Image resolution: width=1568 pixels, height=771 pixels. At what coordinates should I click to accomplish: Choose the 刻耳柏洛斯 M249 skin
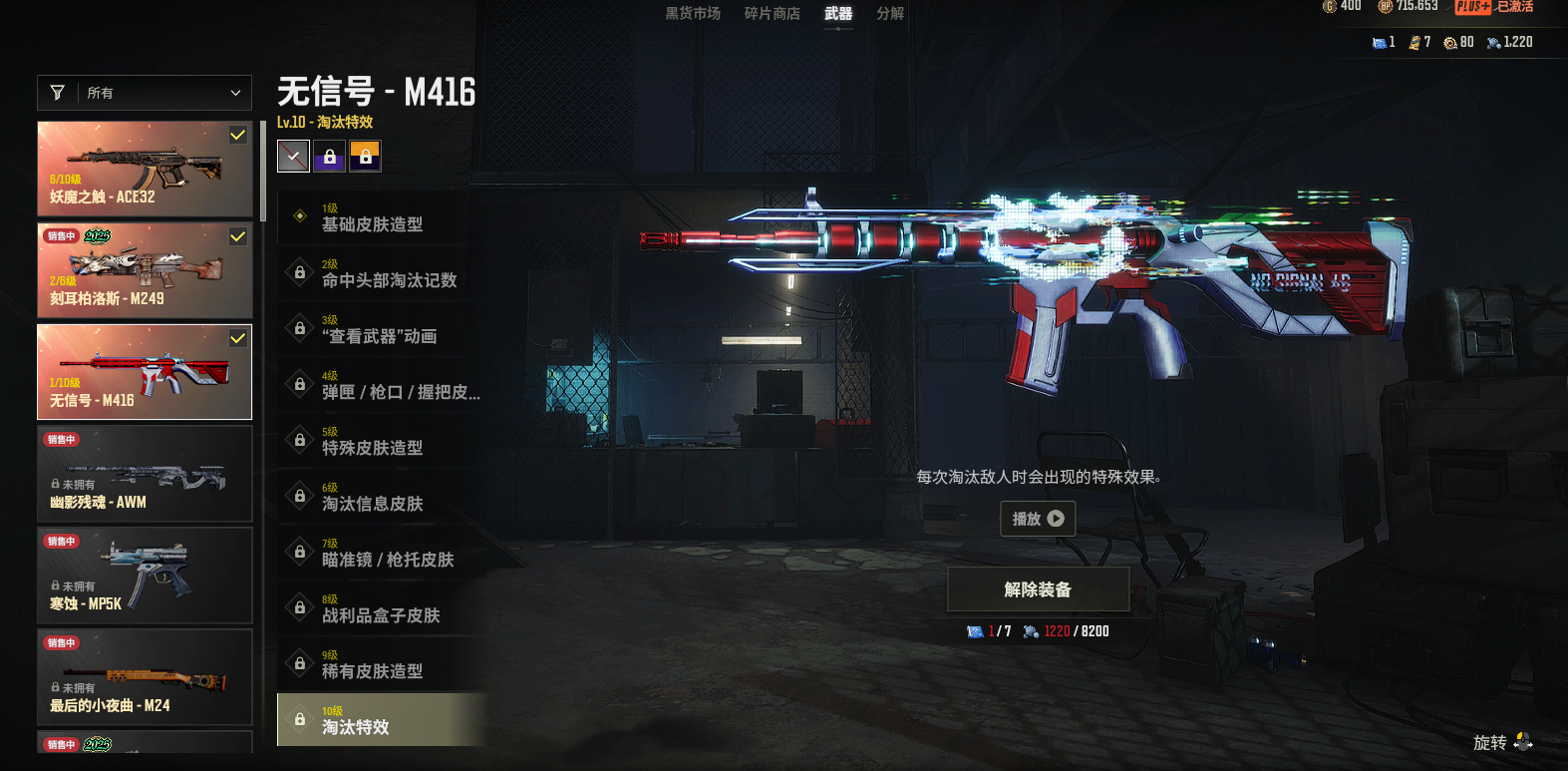tap(145, 270)
